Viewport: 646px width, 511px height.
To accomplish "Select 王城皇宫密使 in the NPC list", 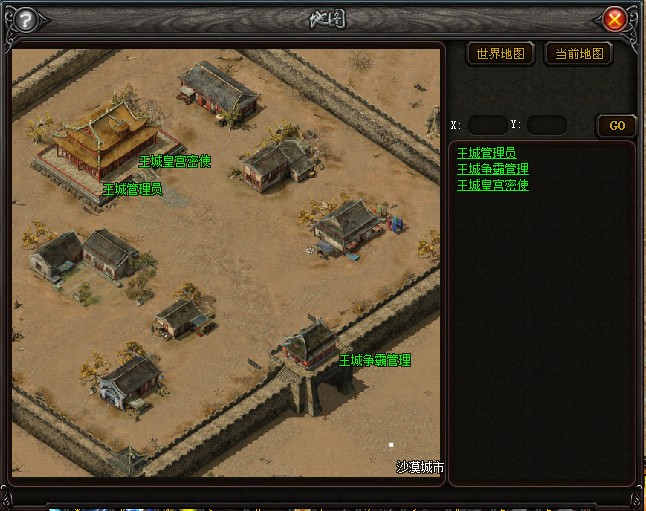I will (x=492, y=185).
